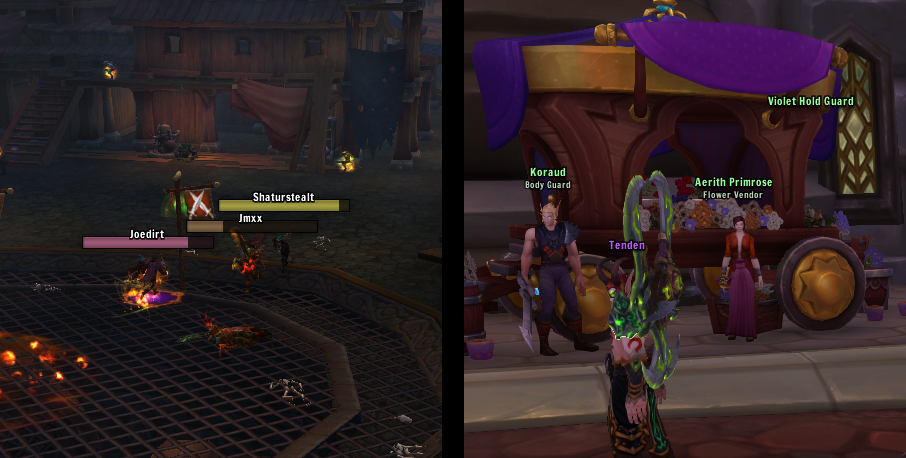Target the Shatursteal enemy nameplate
Image resolution: width=906 pixels, height=458 pixels.
click(284, 206)
